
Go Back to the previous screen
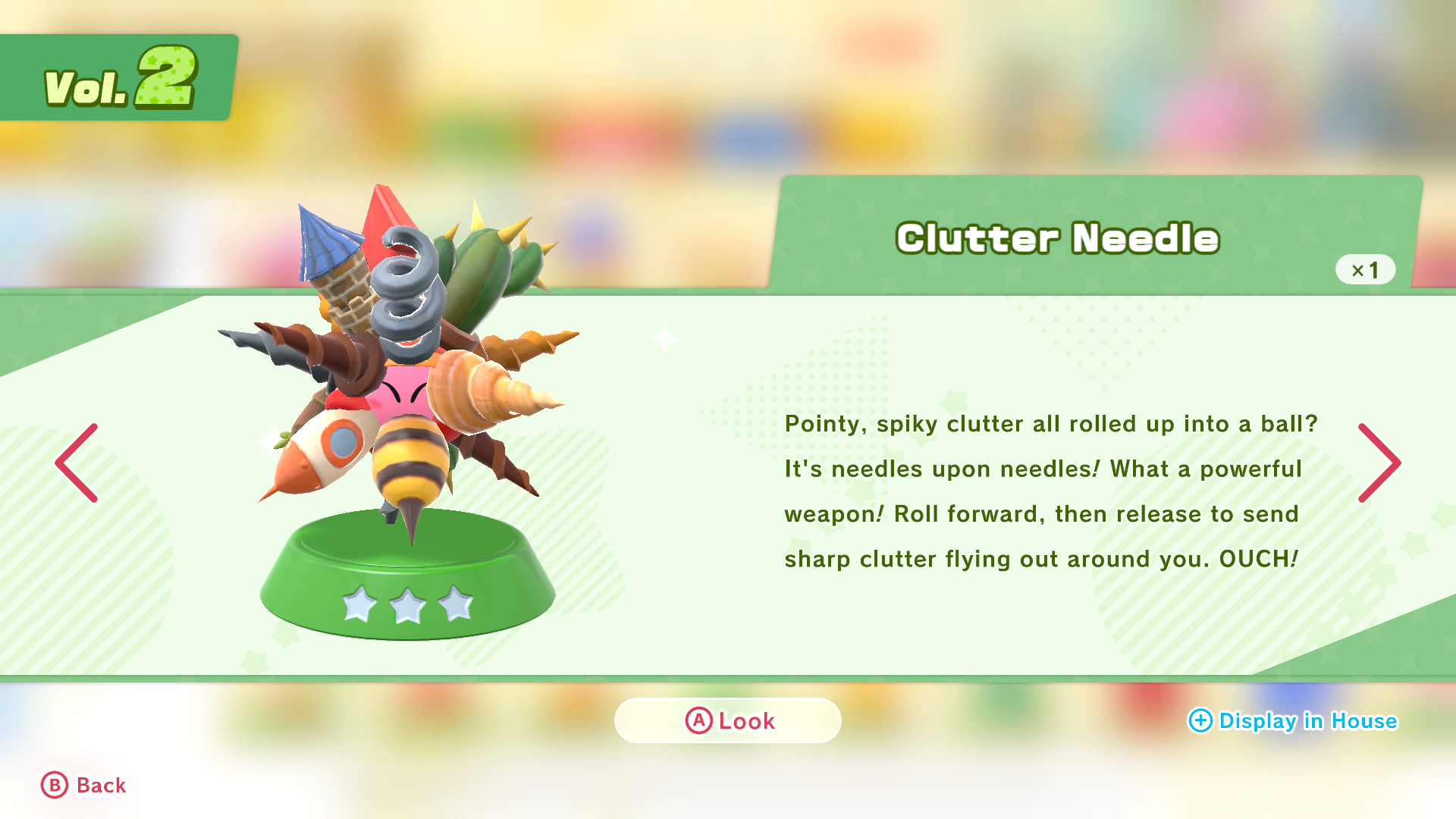click(83, 786)
